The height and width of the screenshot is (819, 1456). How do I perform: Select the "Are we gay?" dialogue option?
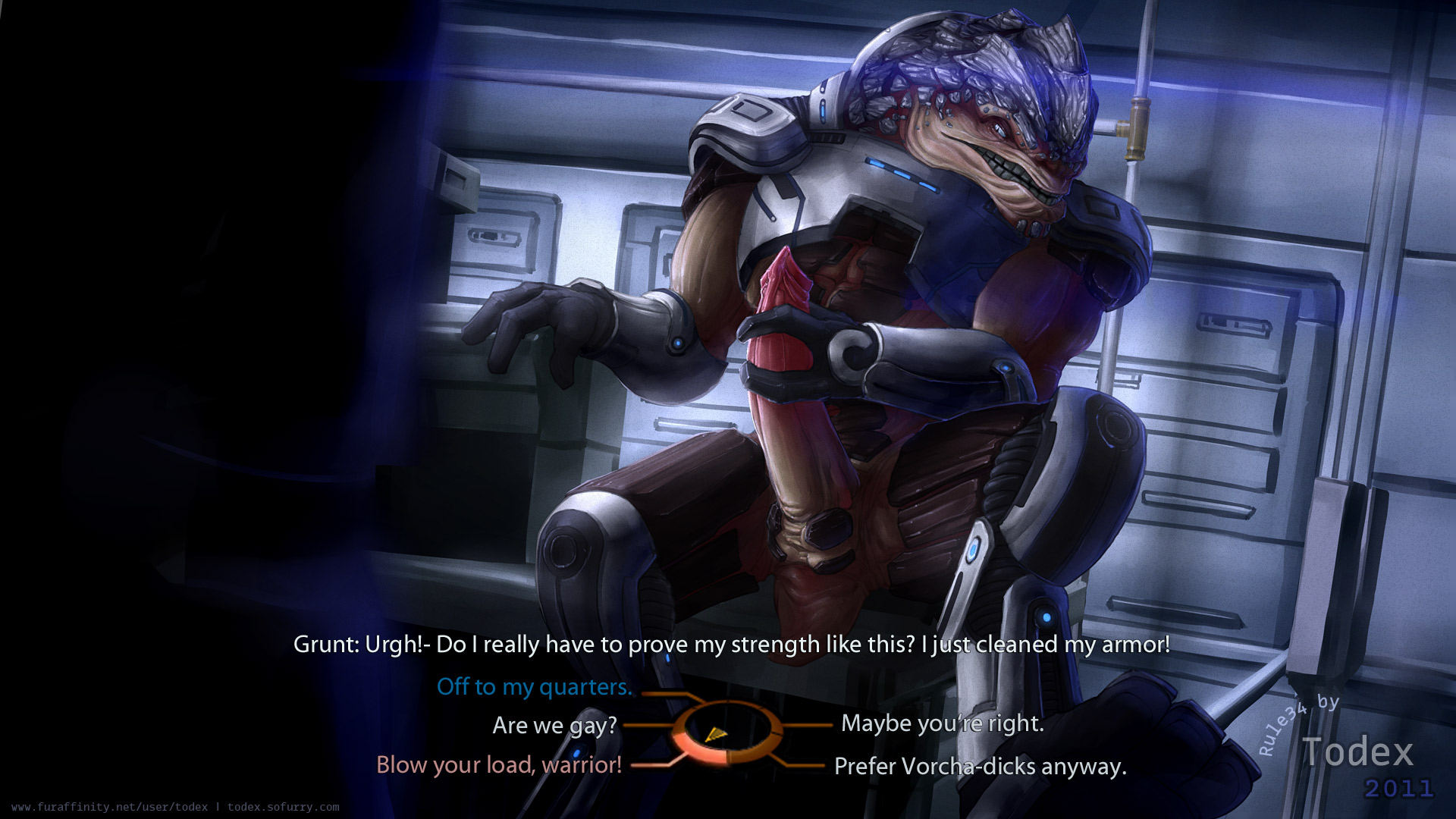point(554,726)
